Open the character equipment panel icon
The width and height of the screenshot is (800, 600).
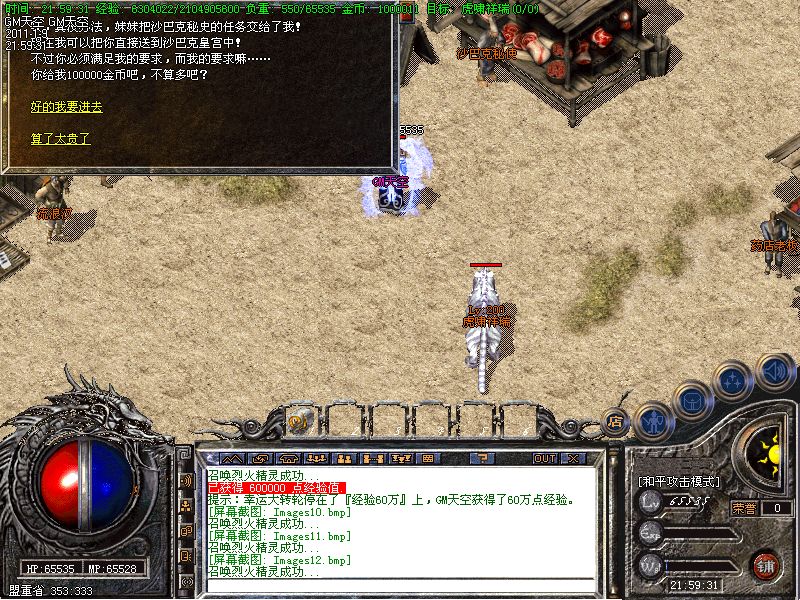(652, 420)
